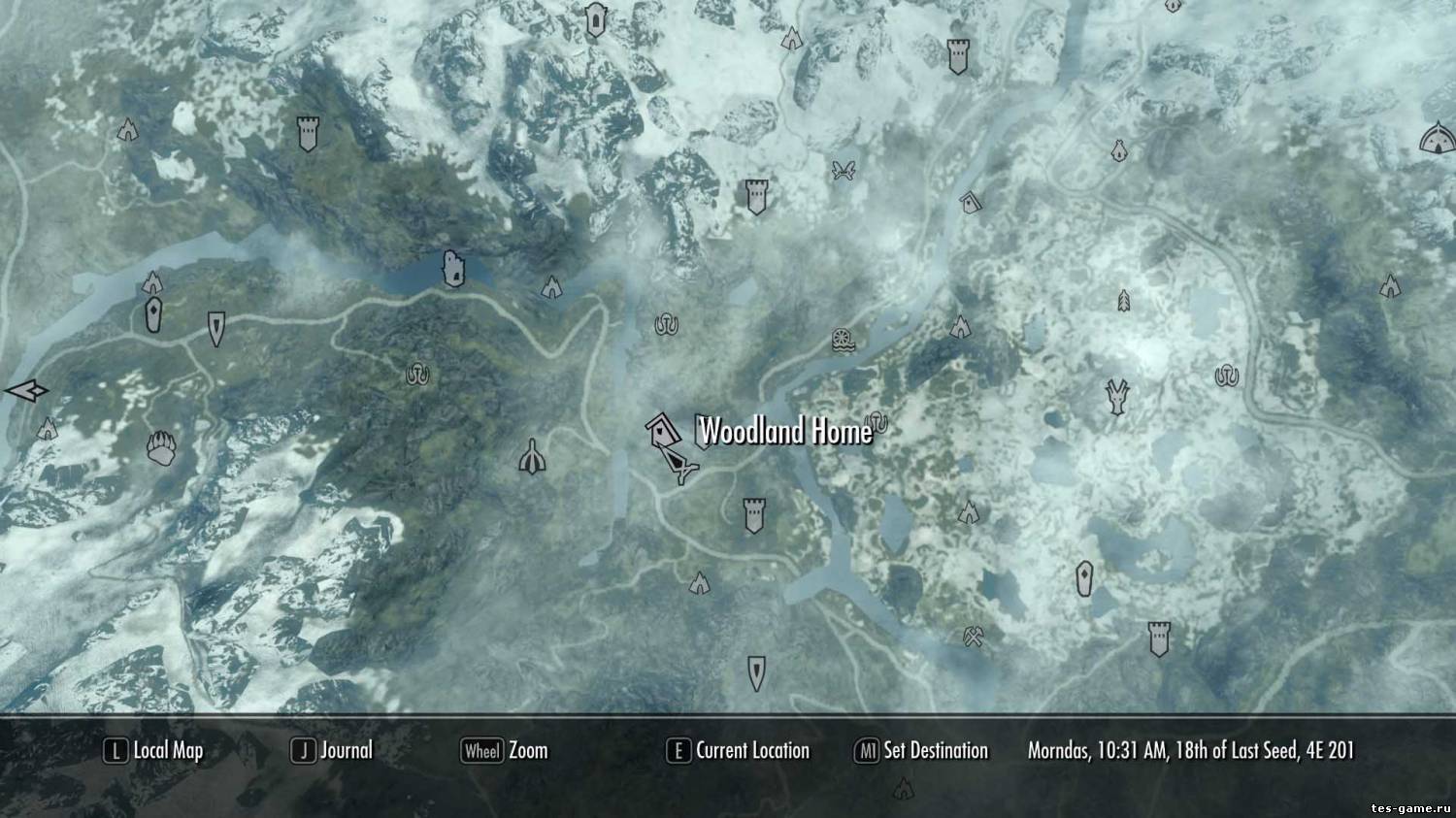Center map on Current Location
The width and height of the screenshot is (1456, 818).
pyautogui.click(x=738, y=750)
